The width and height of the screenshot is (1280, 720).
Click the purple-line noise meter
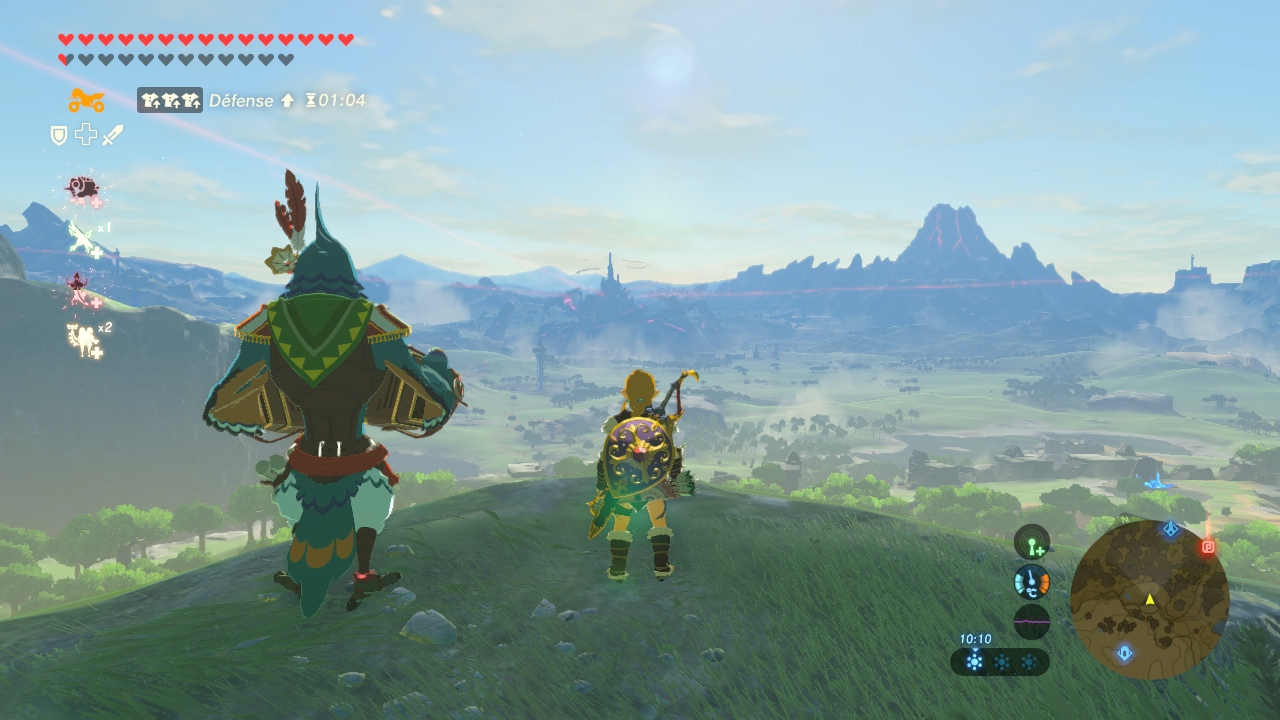[x=1032, y=621]
